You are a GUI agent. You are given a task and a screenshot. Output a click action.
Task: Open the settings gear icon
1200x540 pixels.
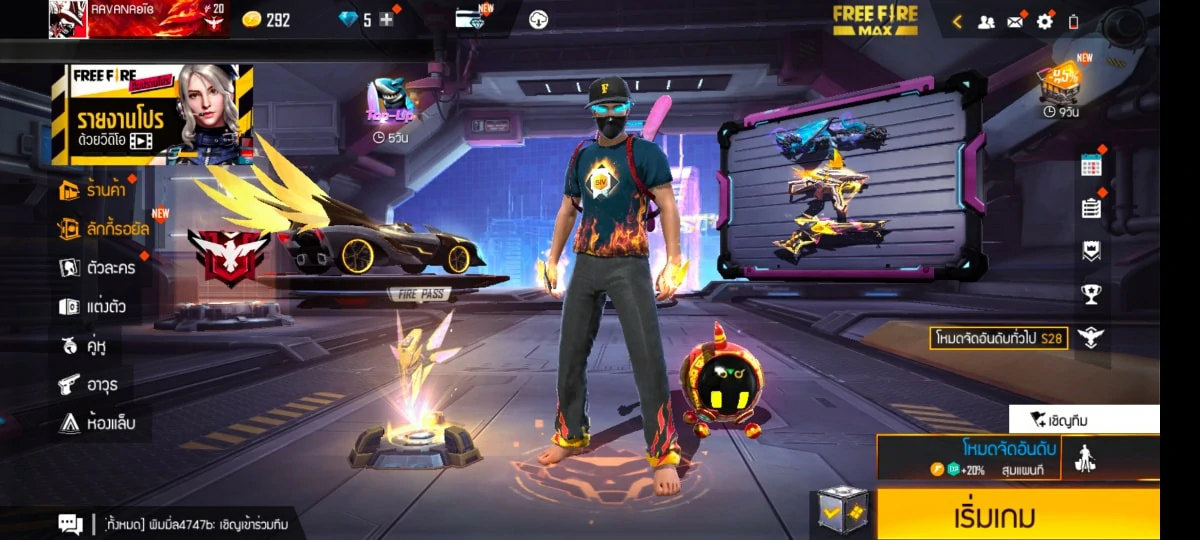(x=1044, y=21)
